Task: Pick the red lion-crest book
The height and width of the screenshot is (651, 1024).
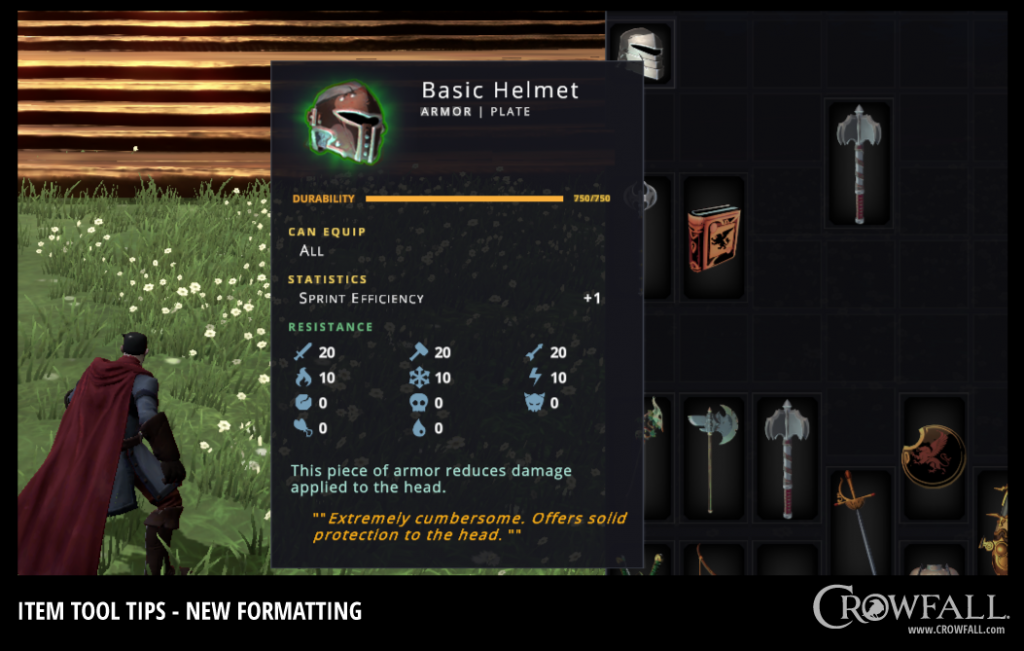Action: (713, 238)
